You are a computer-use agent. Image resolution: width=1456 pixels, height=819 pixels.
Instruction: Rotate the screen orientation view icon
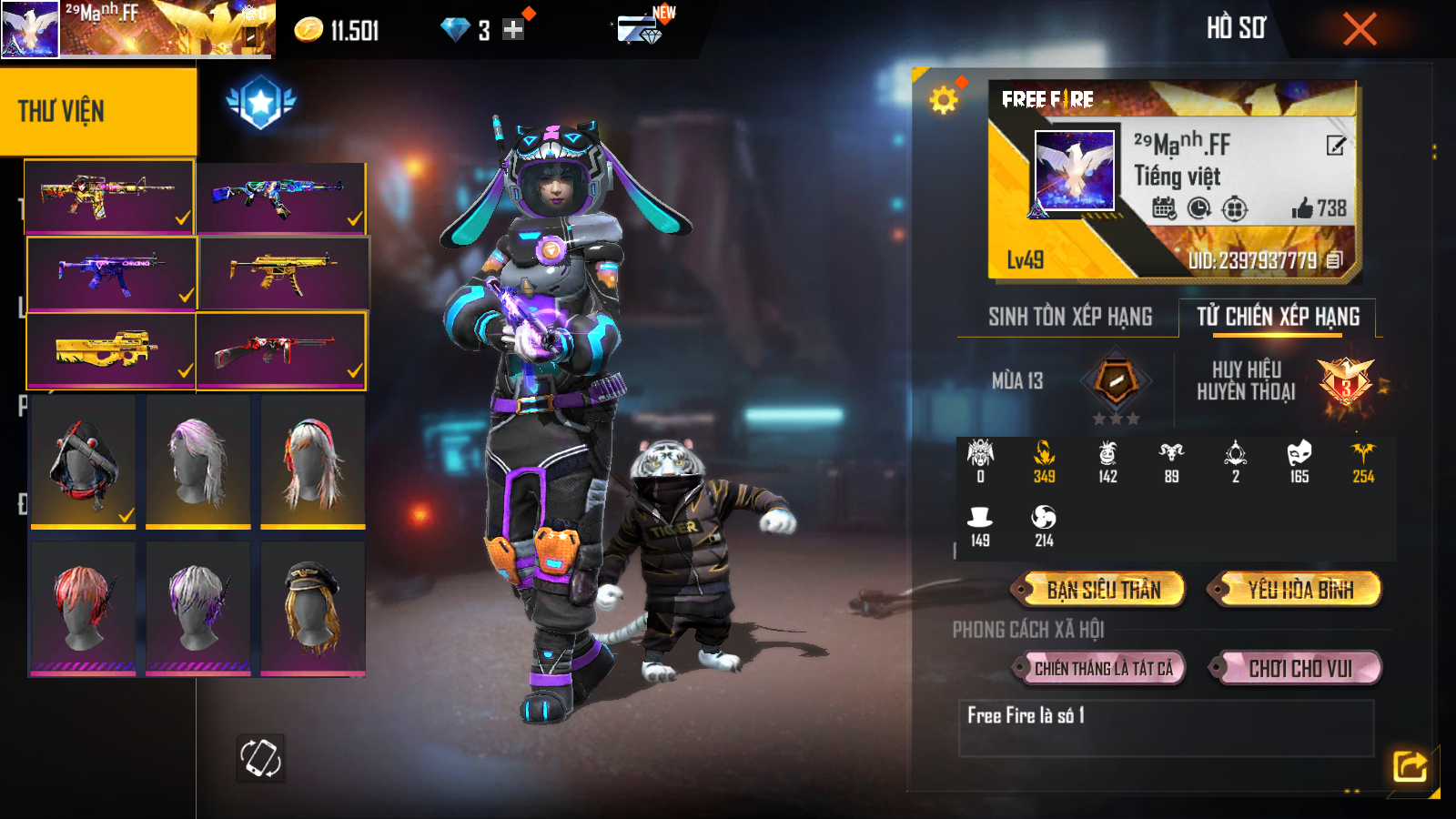coord(260,758)
